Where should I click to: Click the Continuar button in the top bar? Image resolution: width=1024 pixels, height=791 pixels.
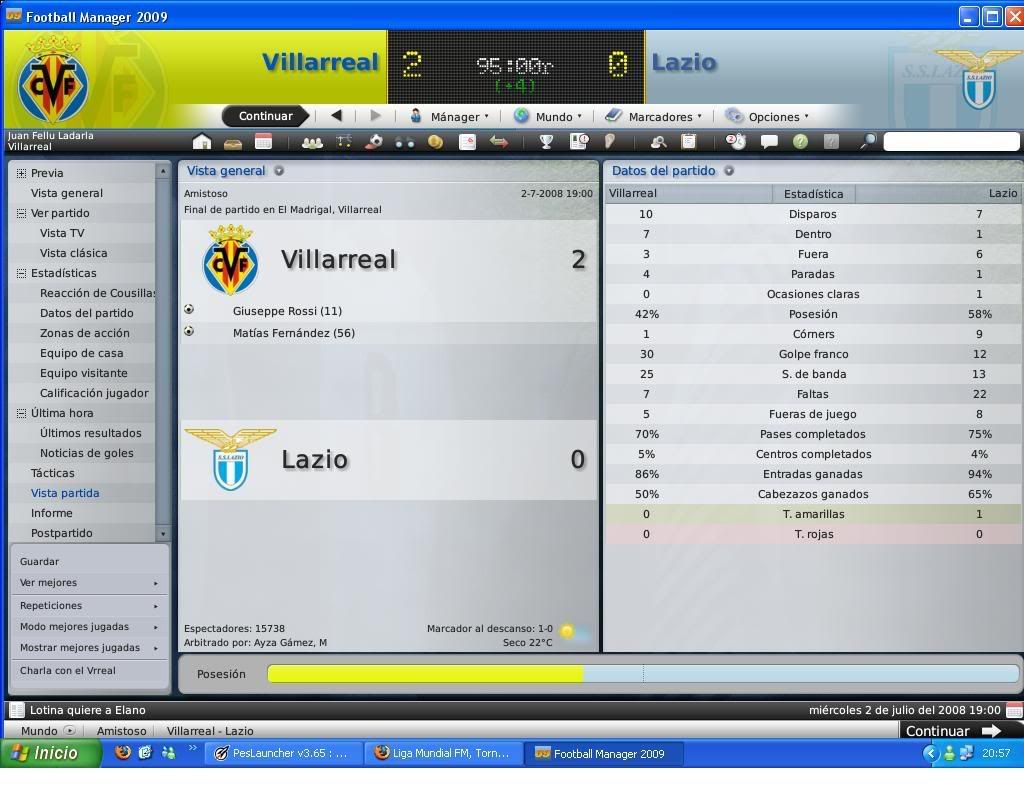(x=265, y=116)
